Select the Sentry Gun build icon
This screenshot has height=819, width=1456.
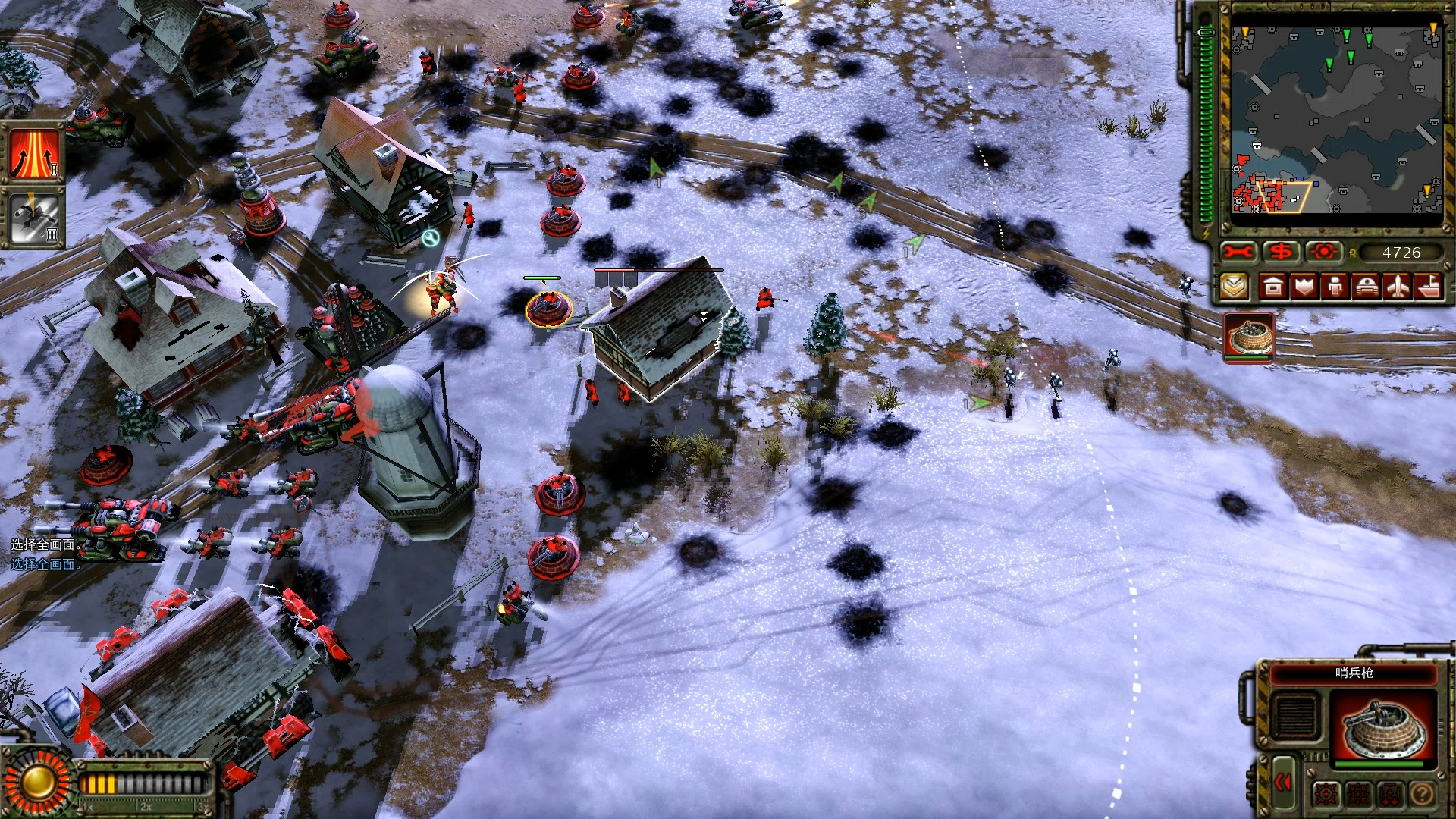(x=1249, y=337)
